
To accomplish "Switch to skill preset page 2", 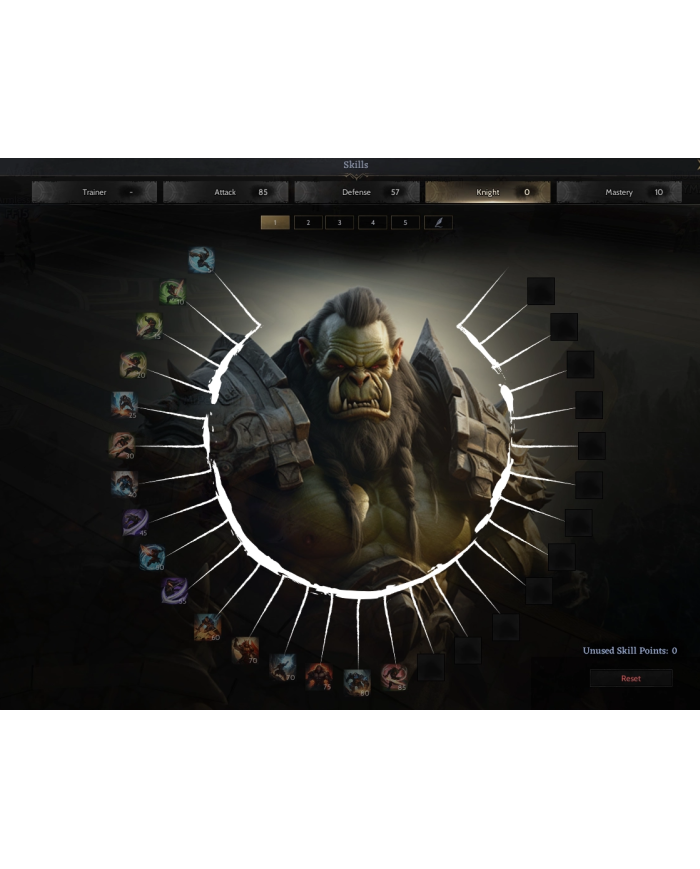I will click(308, 222).
